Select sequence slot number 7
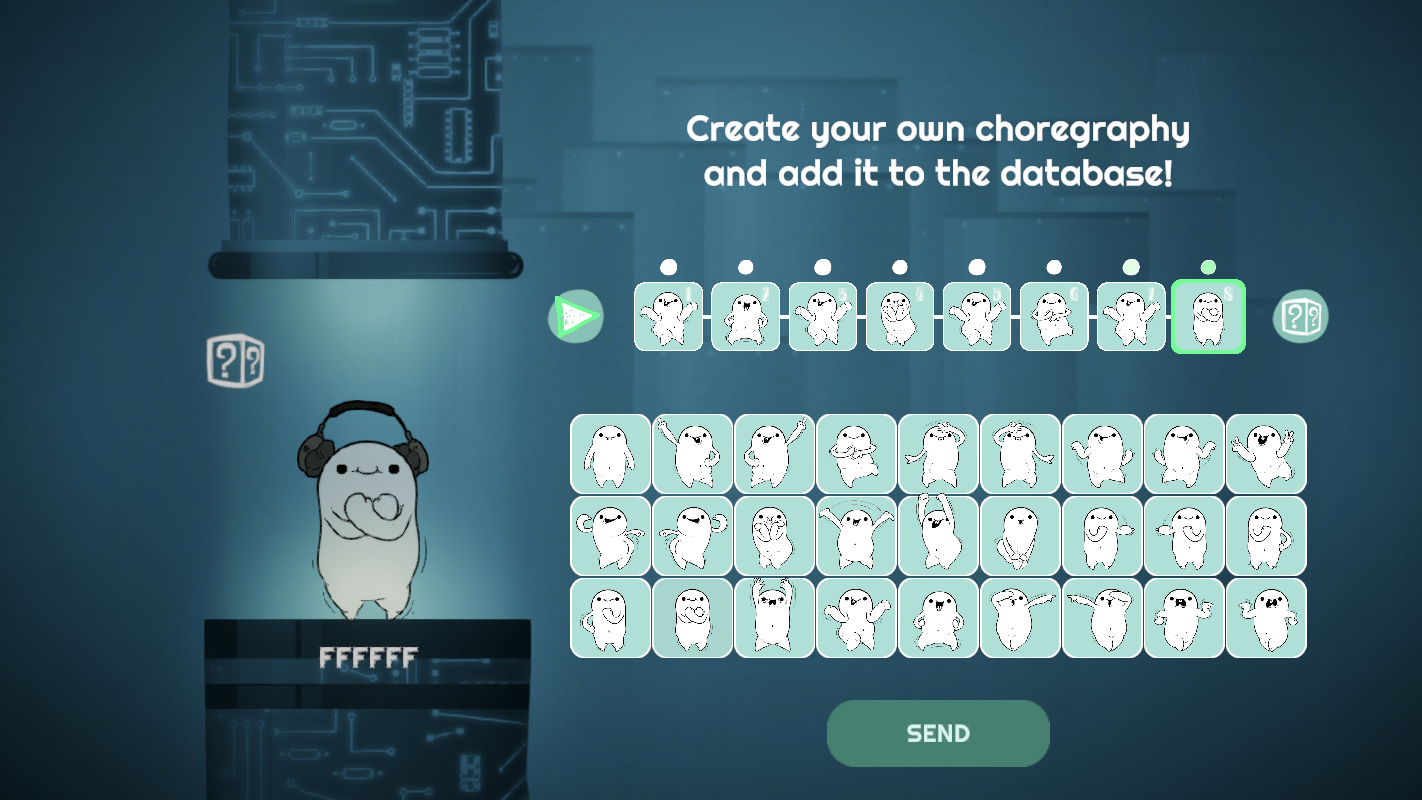The image size is (1422, 800). coord(1130,316)
